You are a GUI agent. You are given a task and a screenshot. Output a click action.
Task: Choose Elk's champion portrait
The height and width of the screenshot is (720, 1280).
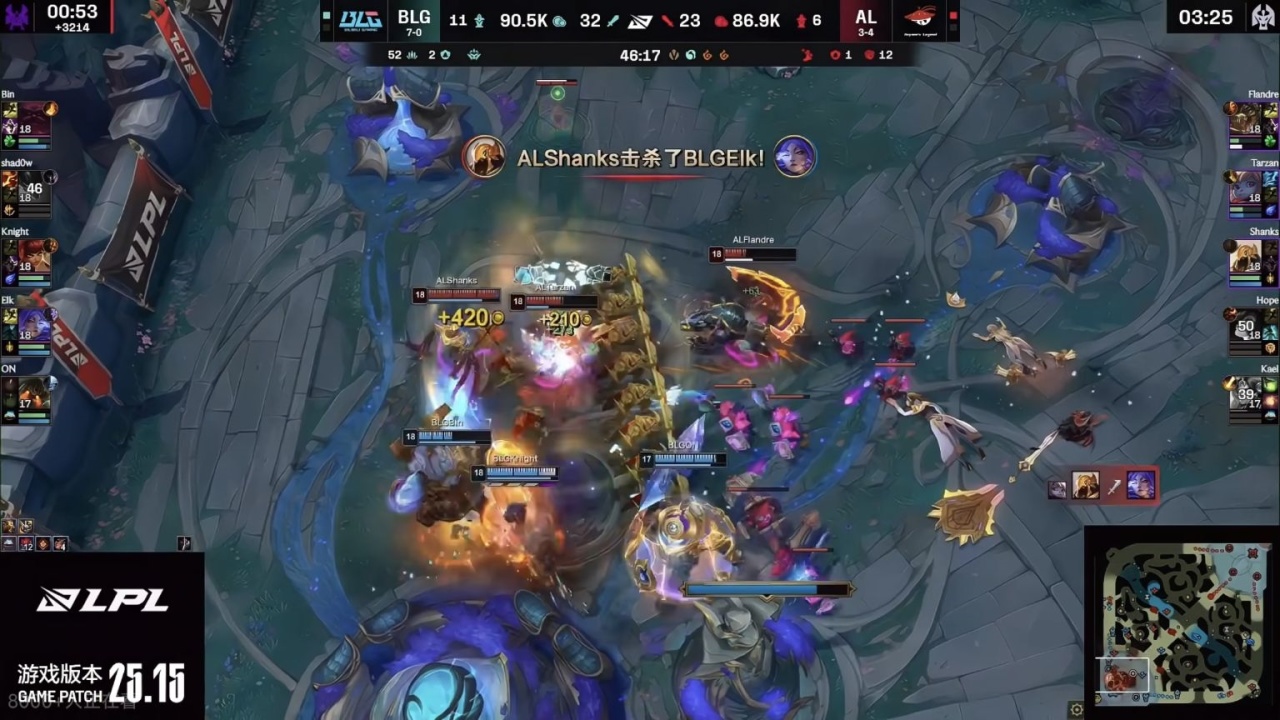[33, 325]
